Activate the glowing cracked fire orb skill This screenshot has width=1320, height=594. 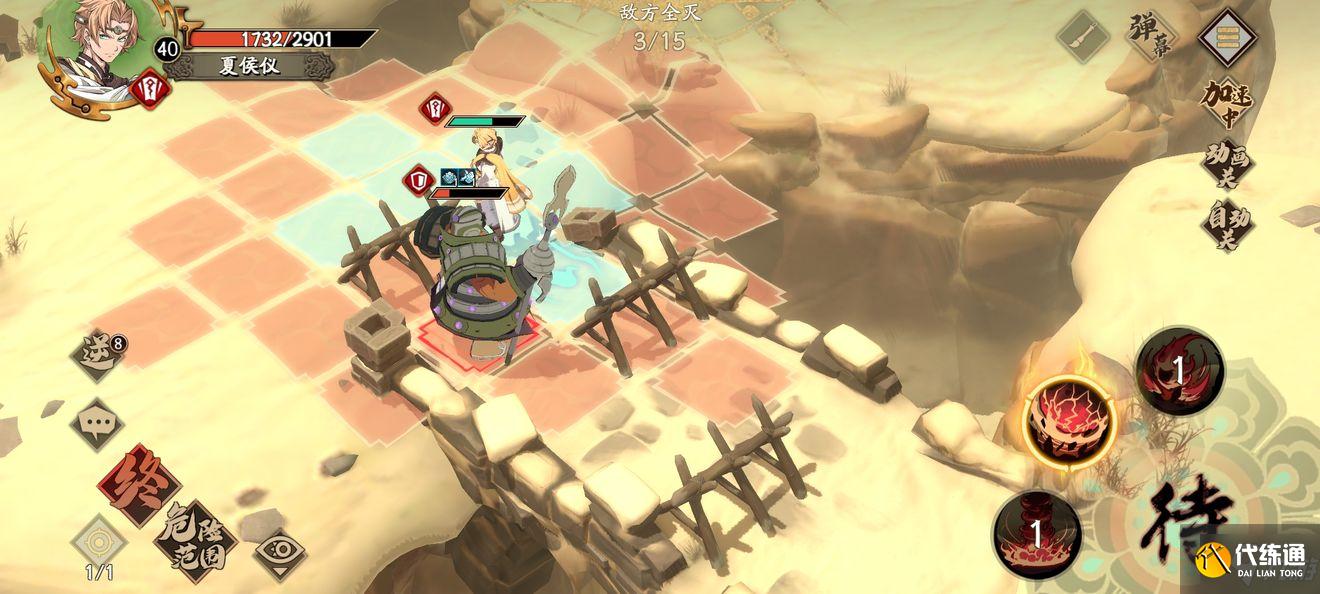1069,420
